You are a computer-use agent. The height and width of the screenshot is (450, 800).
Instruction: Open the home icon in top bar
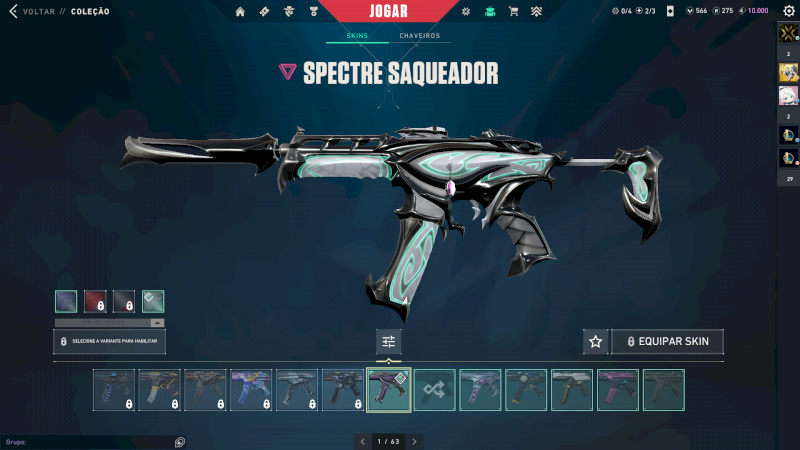[240, 12]
